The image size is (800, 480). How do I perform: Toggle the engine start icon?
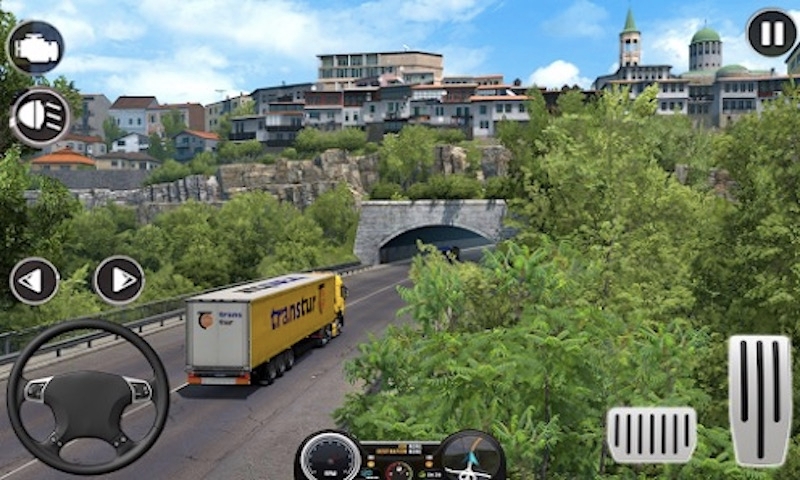[35, 47]
